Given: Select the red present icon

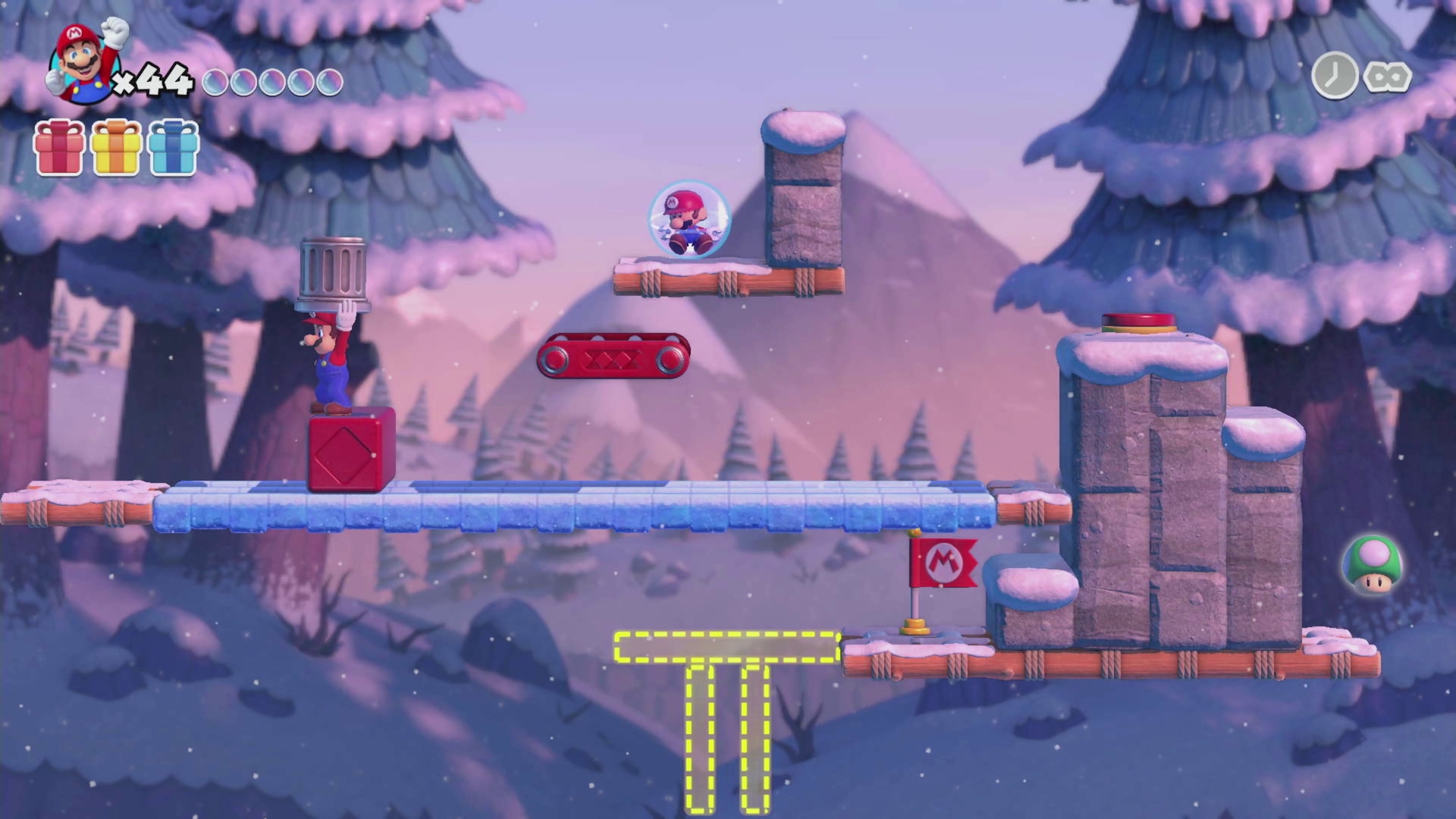Looking at the screenshot, I should (x=59, y=149).
